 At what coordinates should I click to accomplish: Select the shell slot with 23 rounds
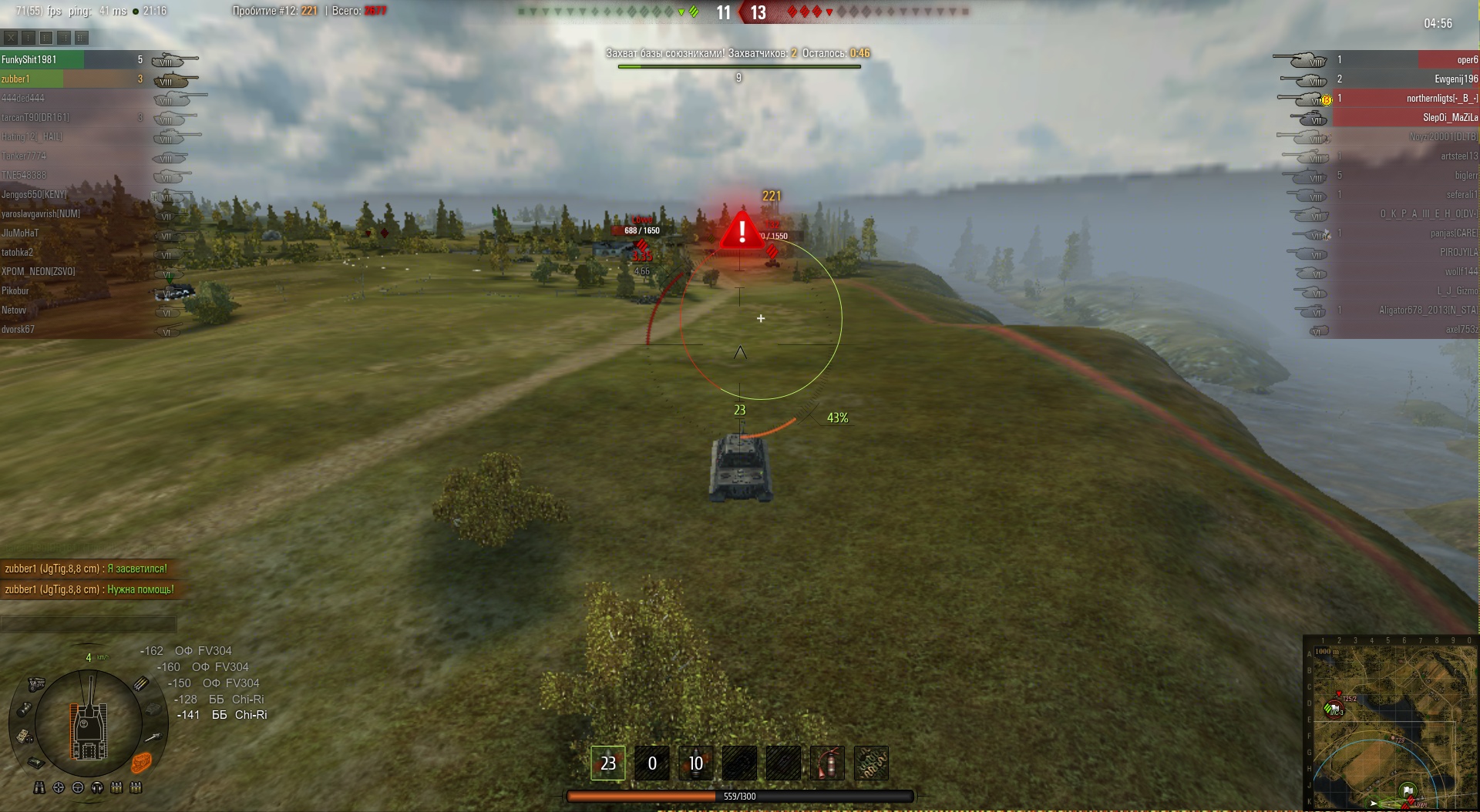pyautogui.click(x=608, y=763)
